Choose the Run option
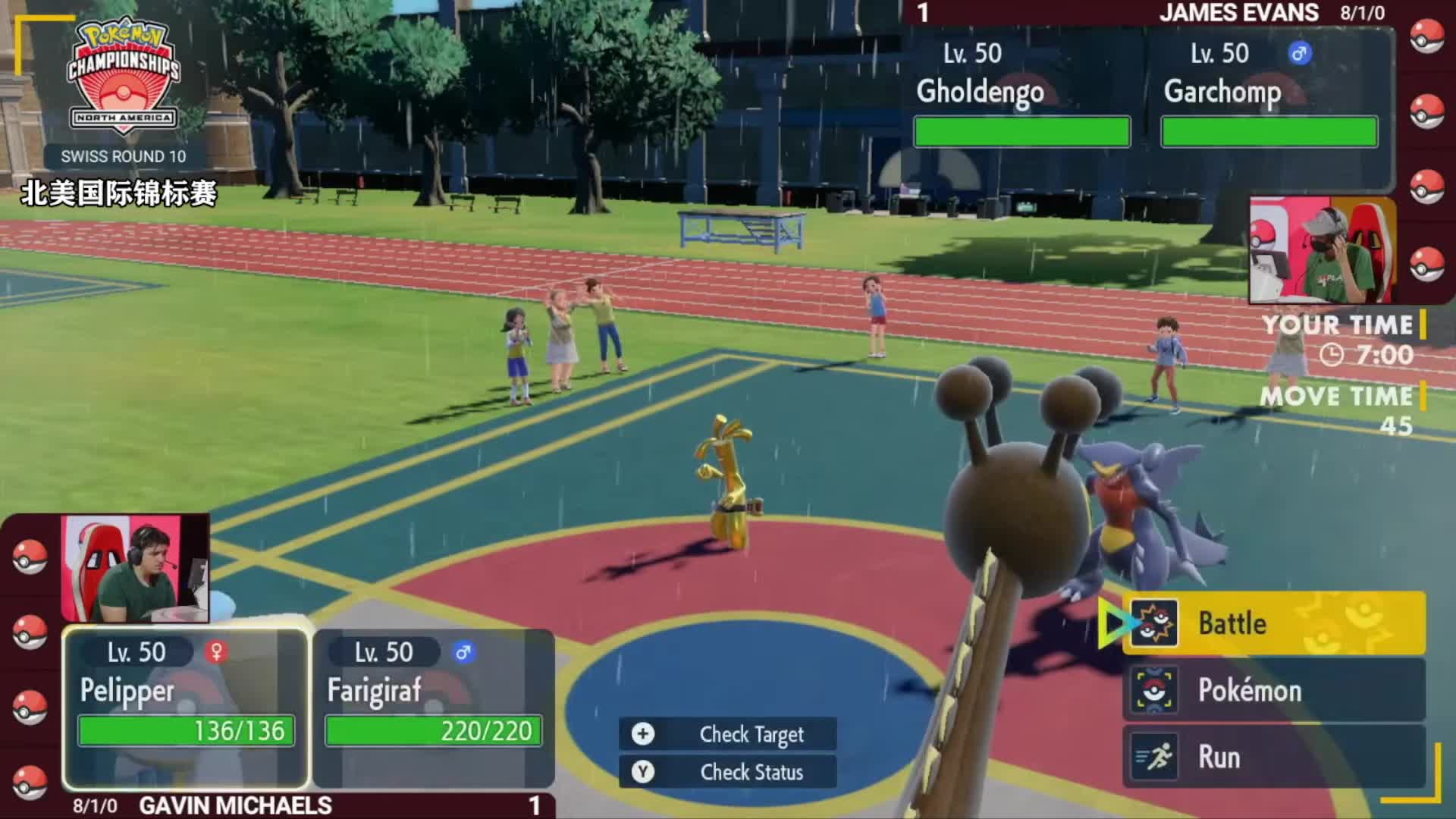 pyautogui.click(x=1274, y=757)
